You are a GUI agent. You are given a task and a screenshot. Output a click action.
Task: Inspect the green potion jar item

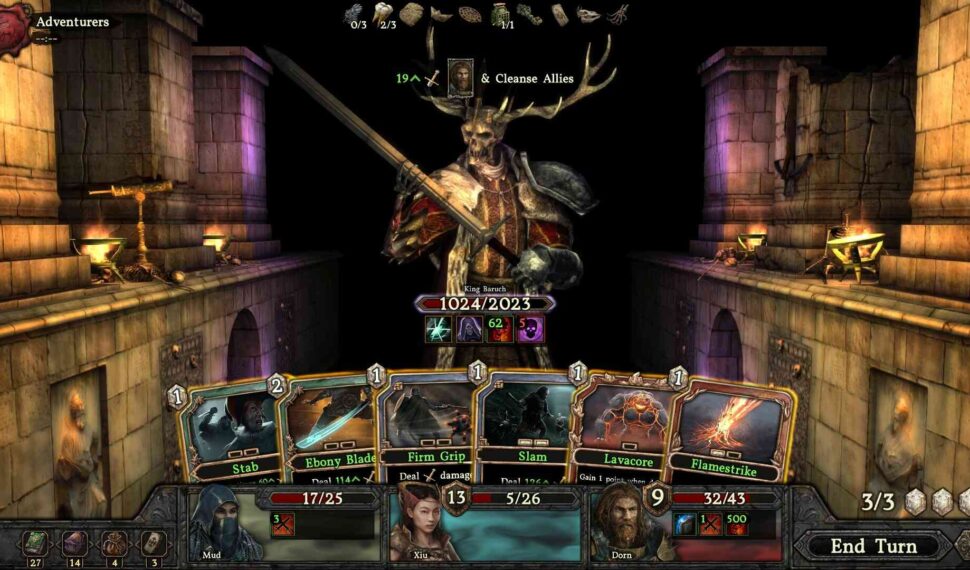point(499,13)
